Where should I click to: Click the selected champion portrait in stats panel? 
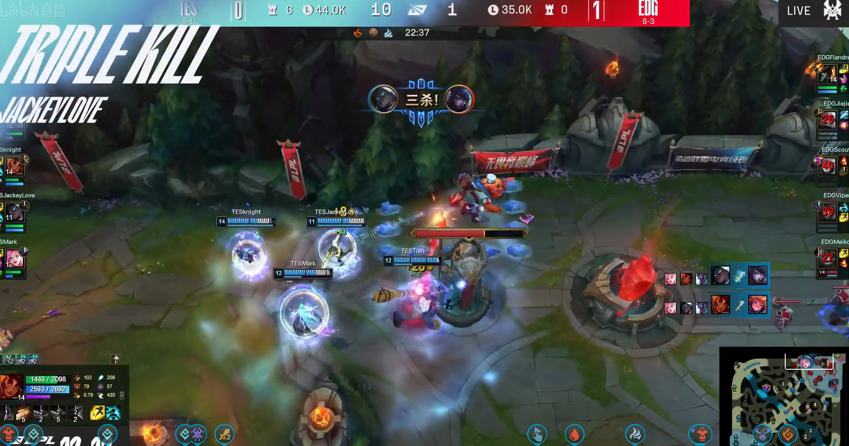click(x=12, y=387)
